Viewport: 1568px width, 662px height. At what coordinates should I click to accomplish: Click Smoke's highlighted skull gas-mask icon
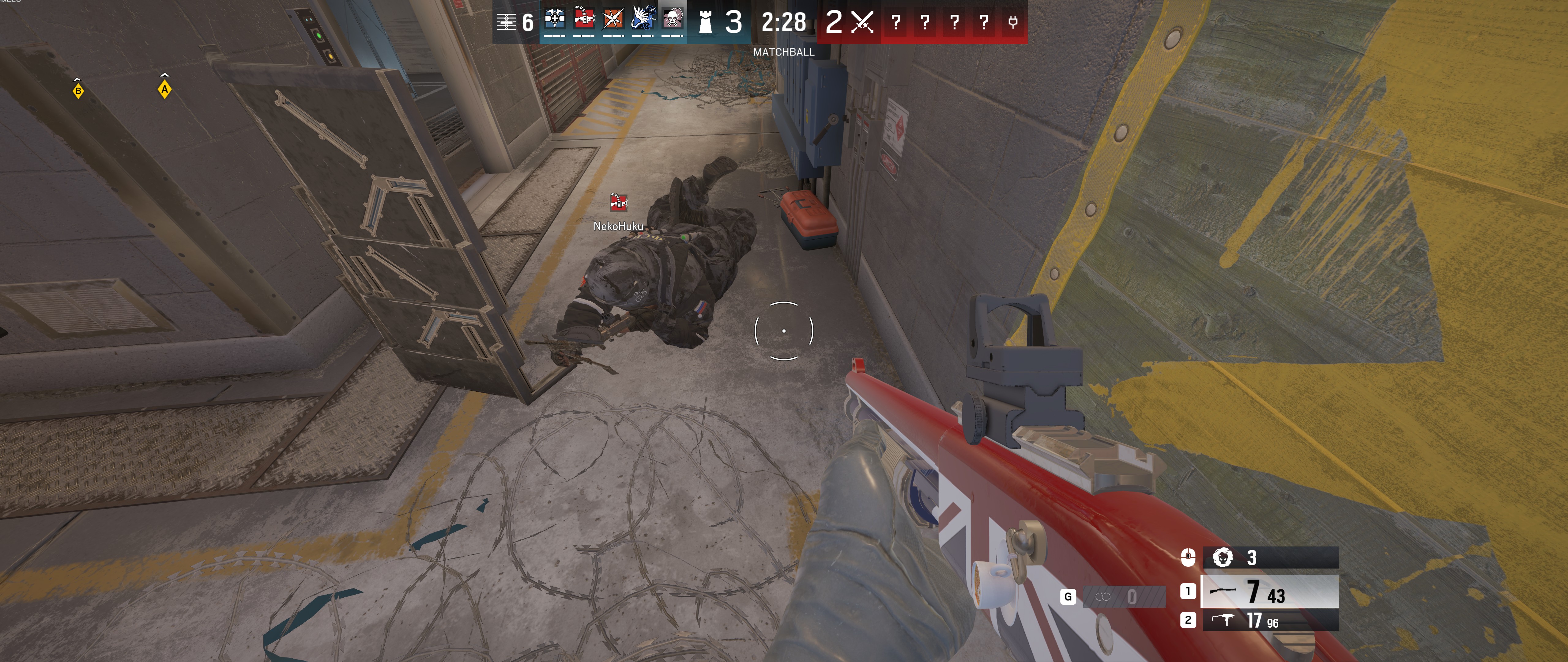672,20
